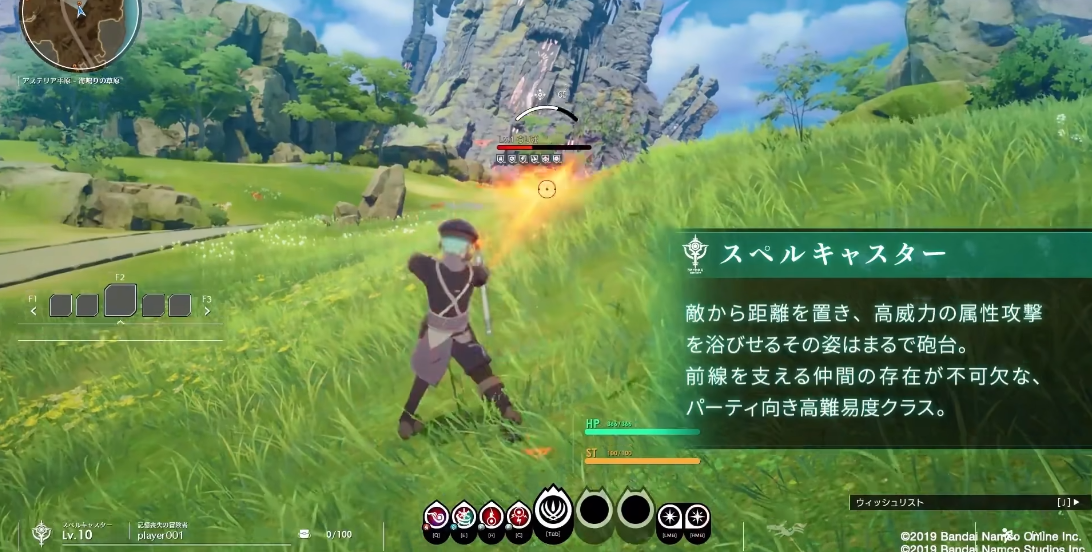Viewport: 1092px width, 552px height.
Task: Cycle item bar left with F1 arrow
Action: (34, 310)
